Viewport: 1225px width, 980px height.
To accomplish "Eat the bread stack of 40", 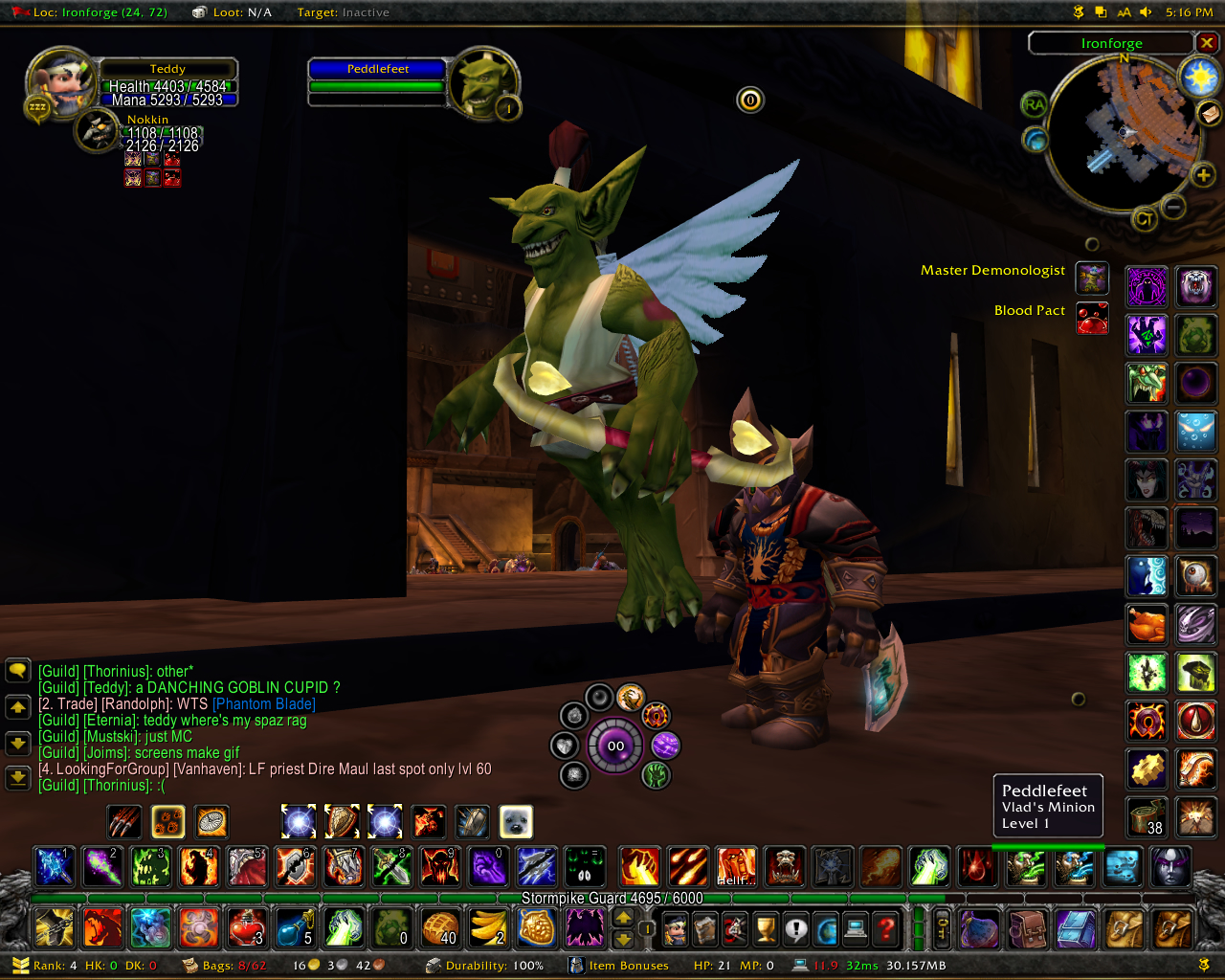I will (440, 927).
